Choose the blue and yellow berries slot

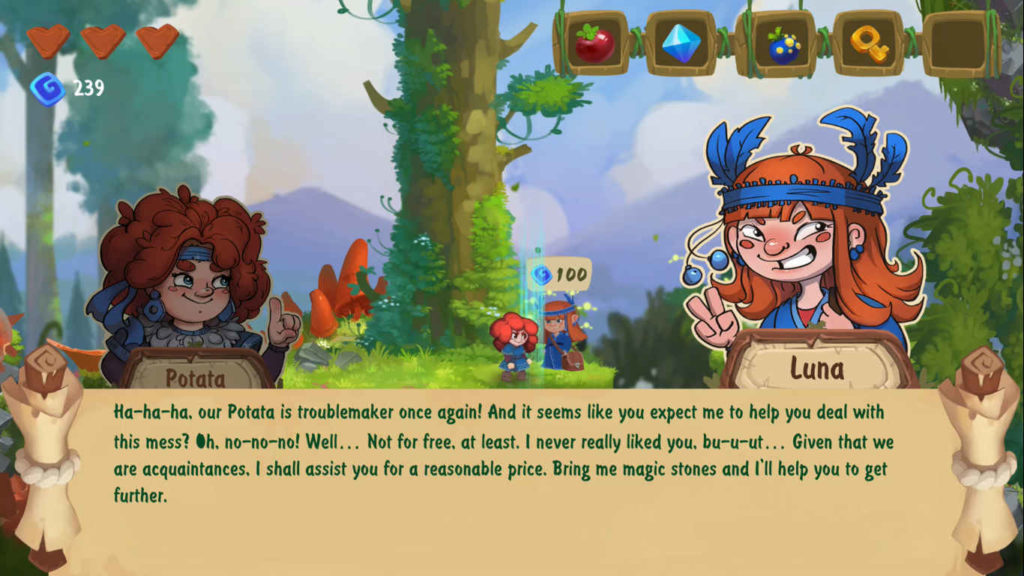pyautogui.click(x=776, y=44)
